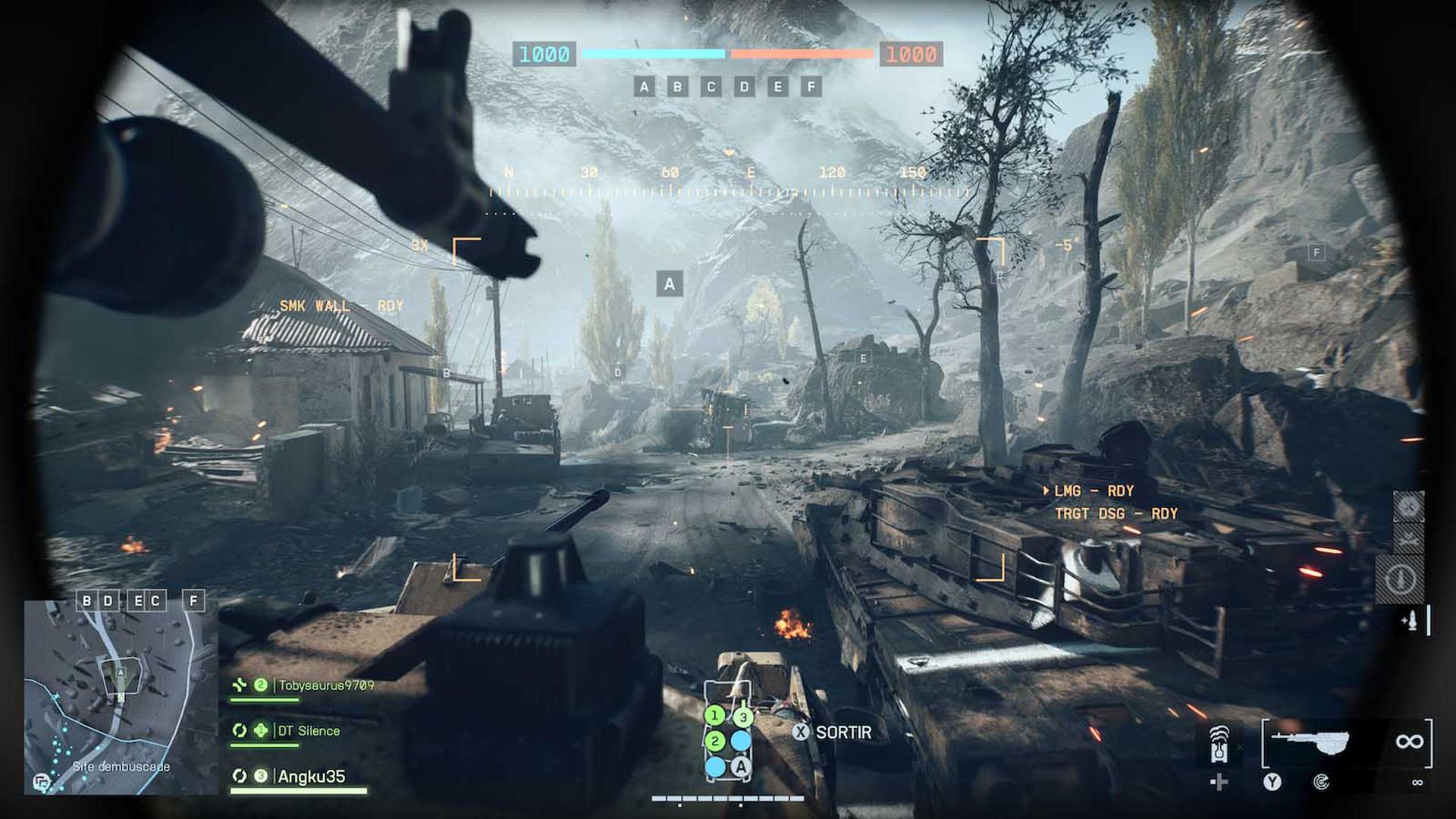
Task: Select the circled shell vehicle ability icon
Action: point(1401,578)
